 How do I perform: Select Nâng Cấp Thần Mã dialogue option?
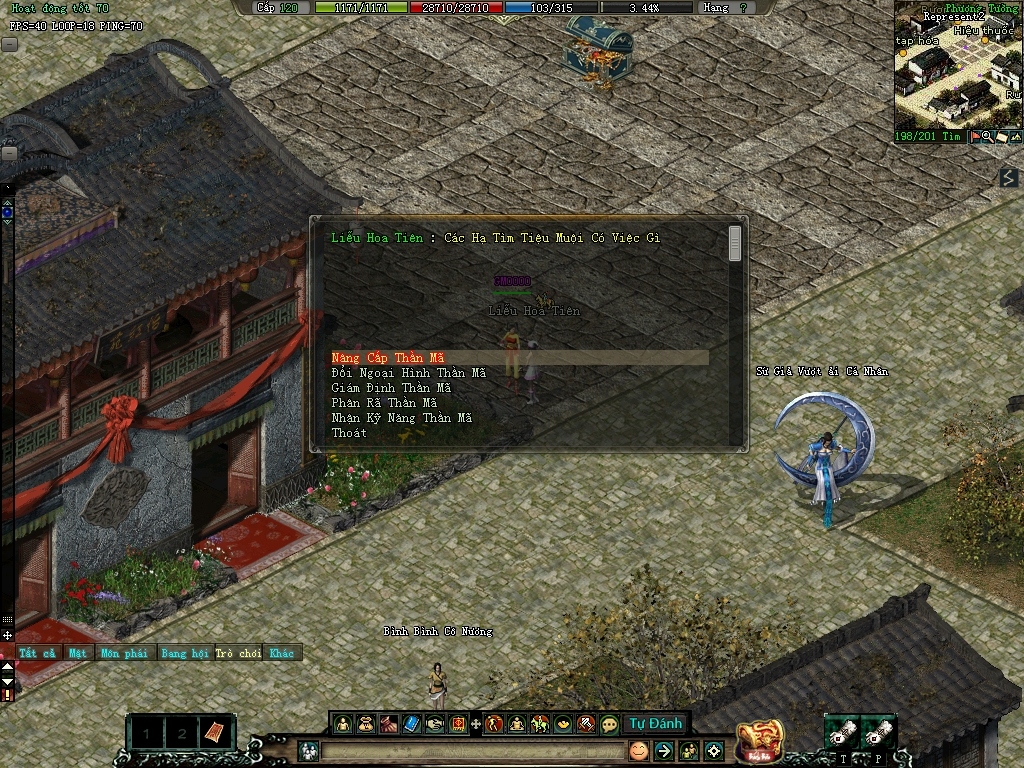tap(388, 358)
